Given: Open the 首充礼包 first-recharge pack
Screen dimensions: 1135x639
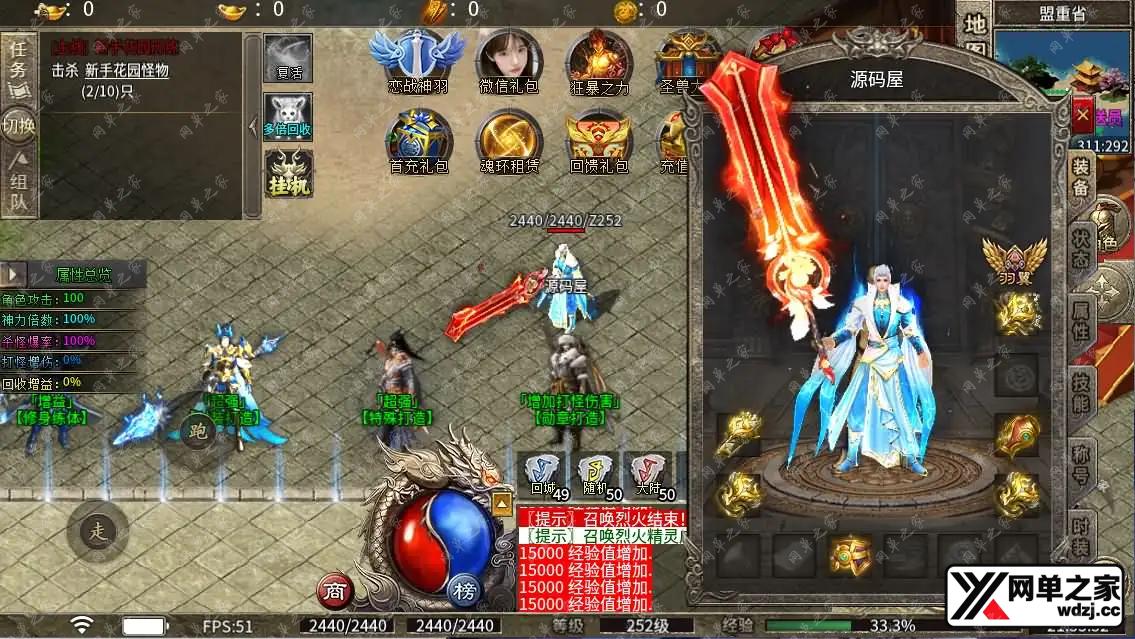Looking at the screenshot, I should click(x=418, y=142).
